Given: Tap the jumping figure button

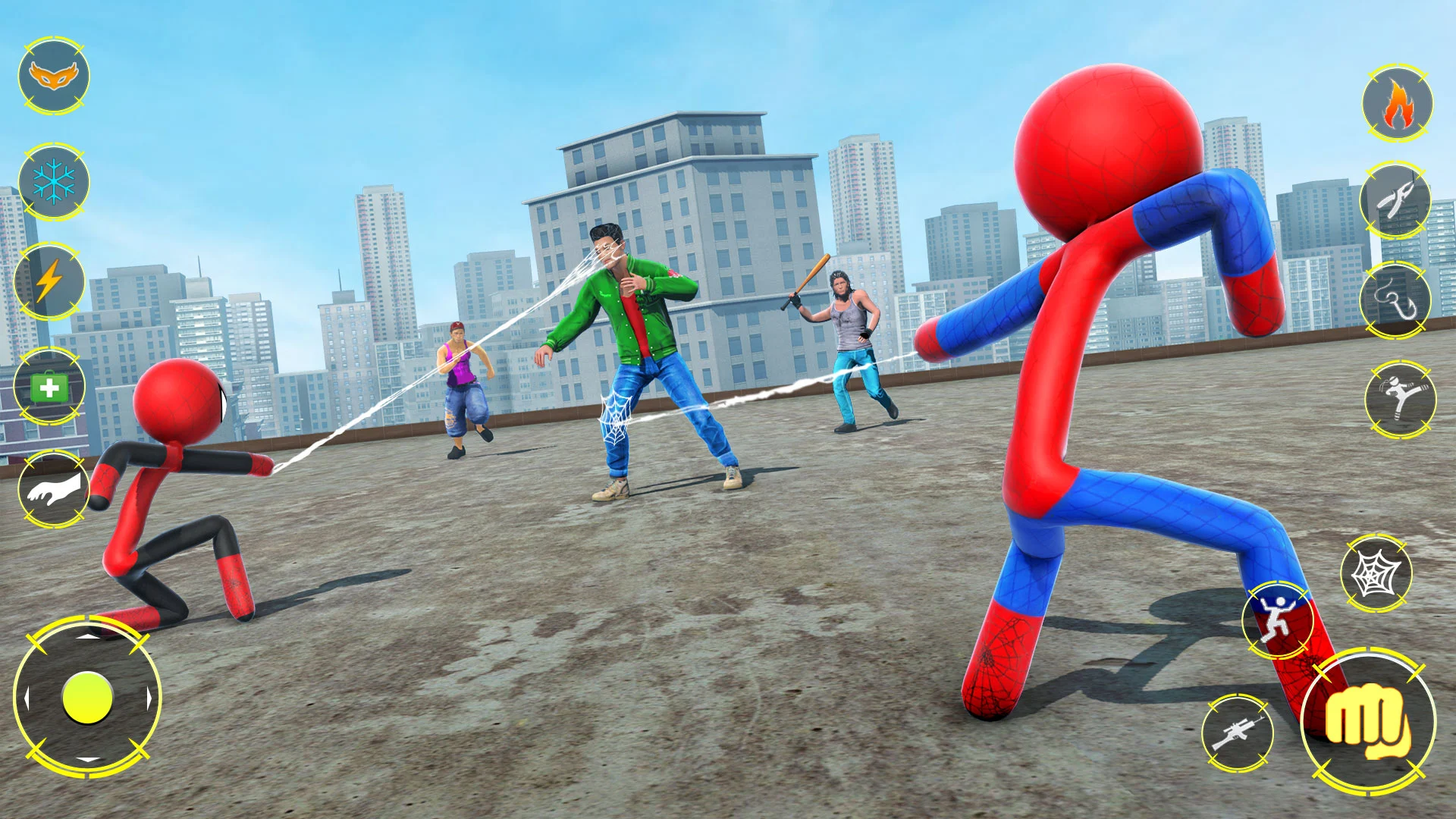Looking at the screenshot, I should pos(1279,619).
